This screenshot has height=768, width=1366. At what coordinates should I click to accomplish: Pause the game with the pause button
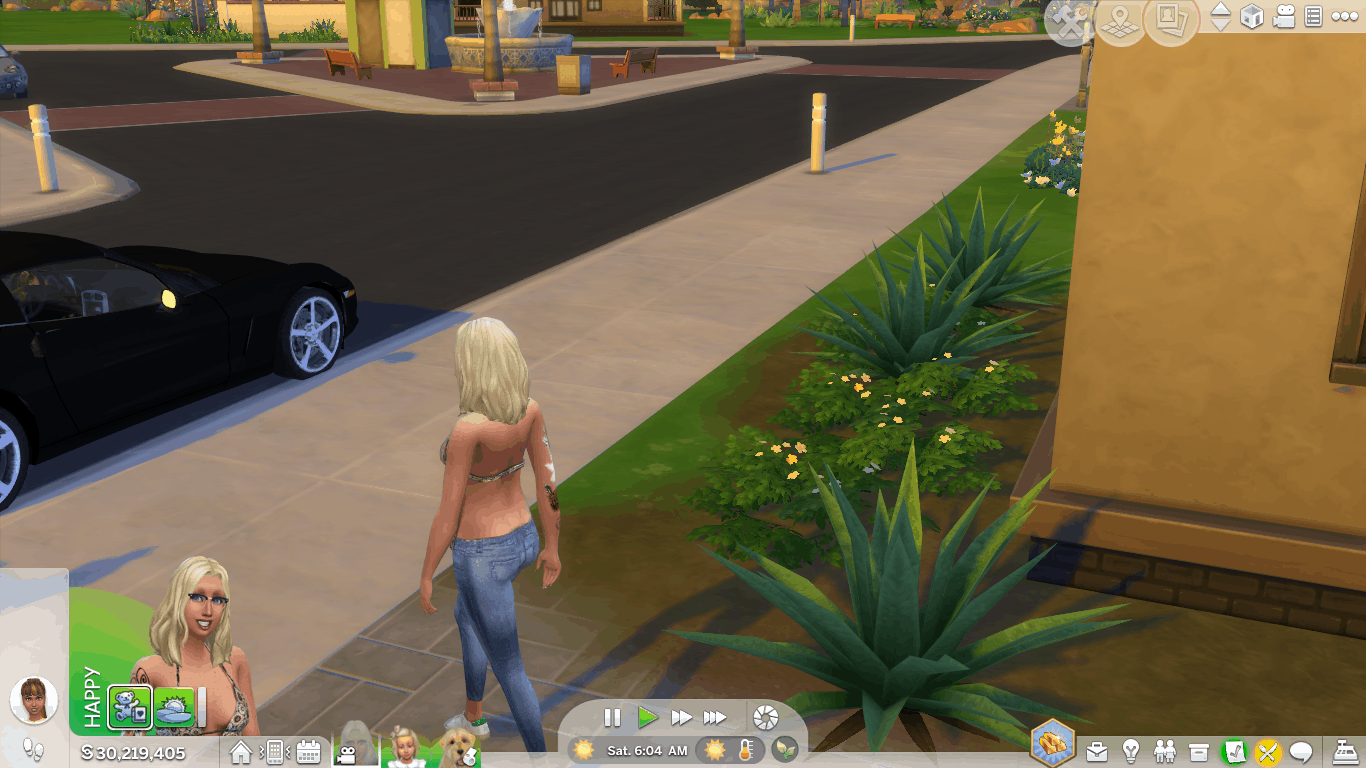[x=612, y=717]
